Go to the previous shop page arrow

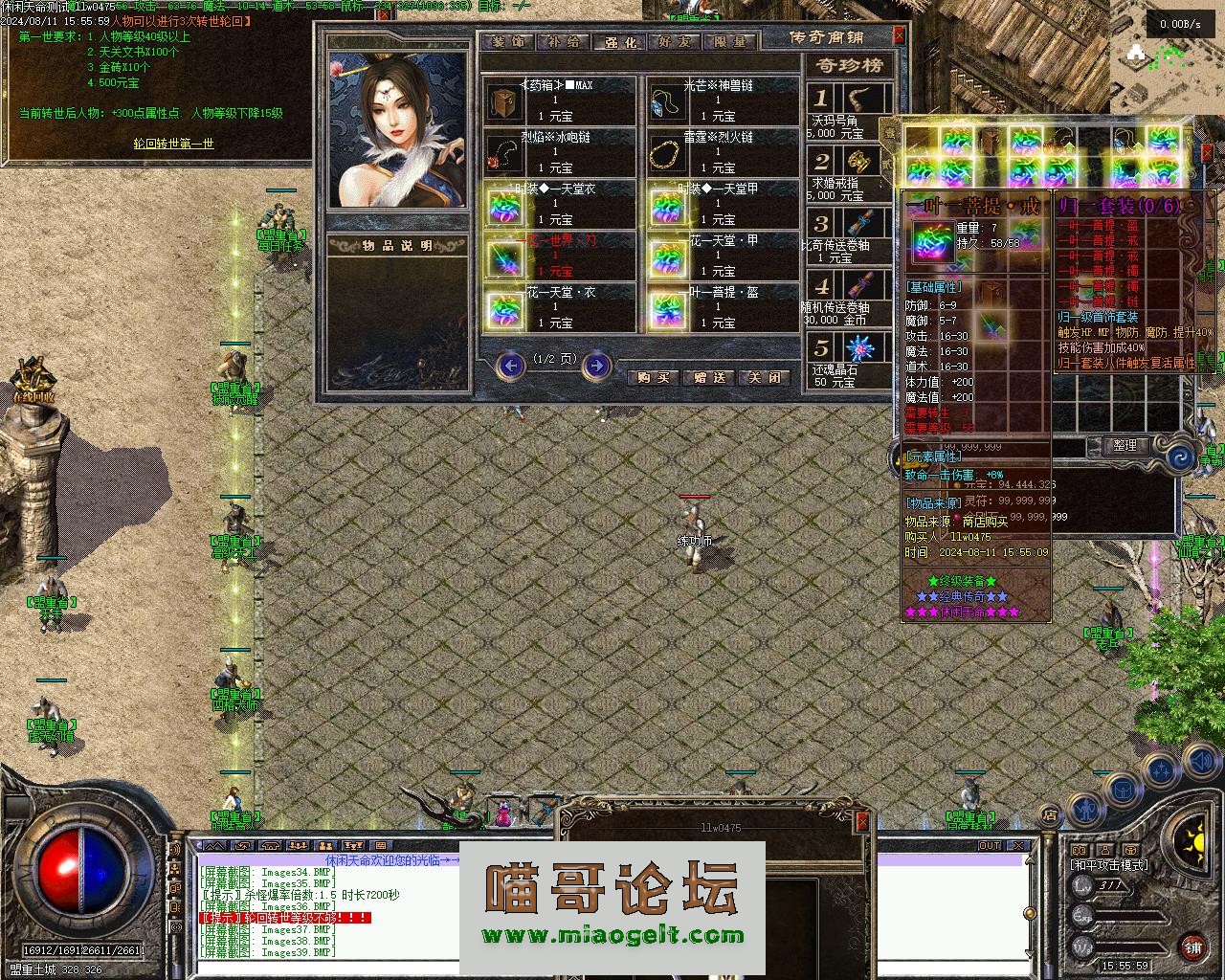[512, 365]
